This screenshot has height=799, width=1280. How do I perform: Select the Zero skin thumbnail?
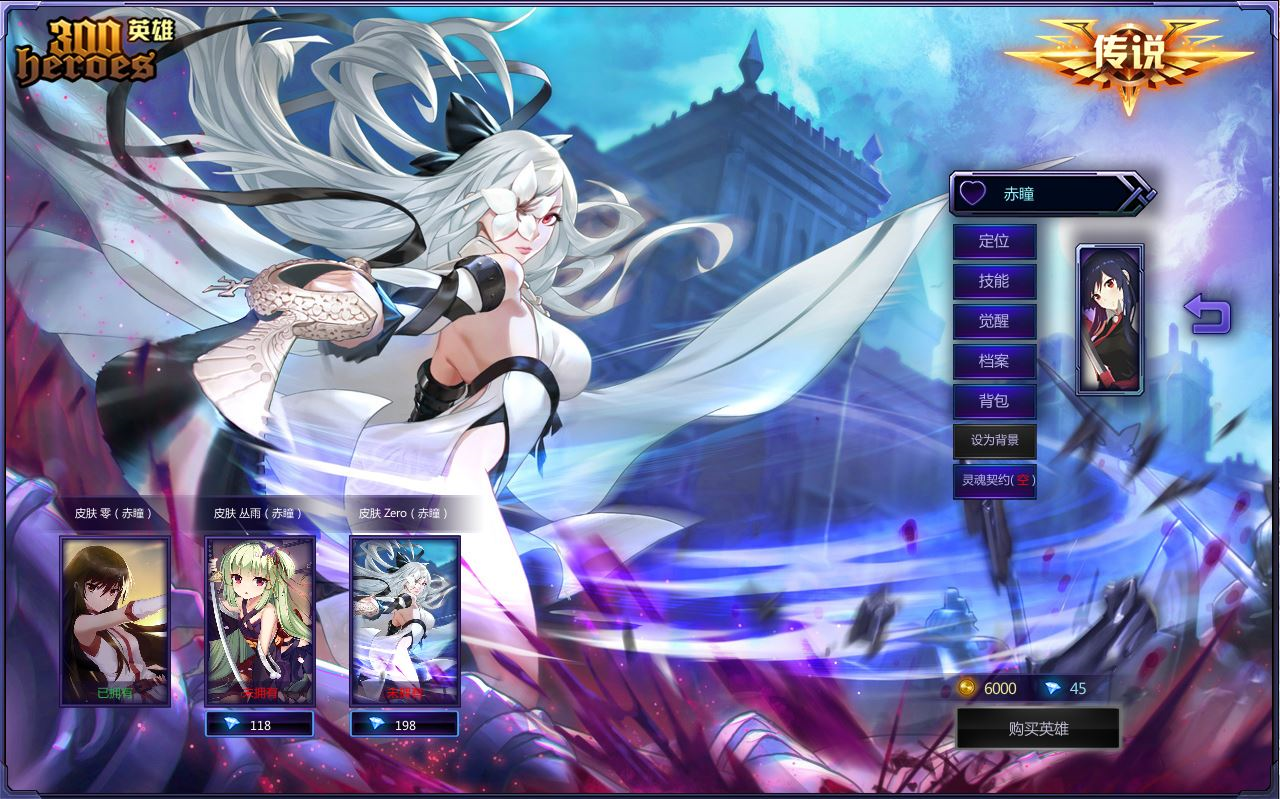(x=405, y=620)
